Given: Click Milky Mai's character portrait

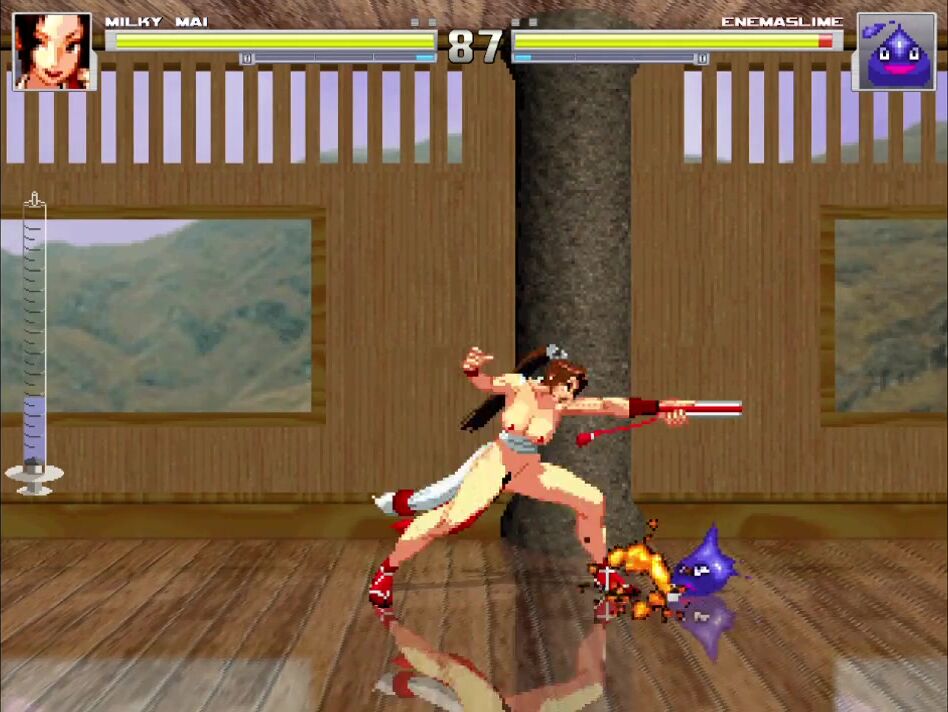Looking at the screenshot, I should click(52, 51).
